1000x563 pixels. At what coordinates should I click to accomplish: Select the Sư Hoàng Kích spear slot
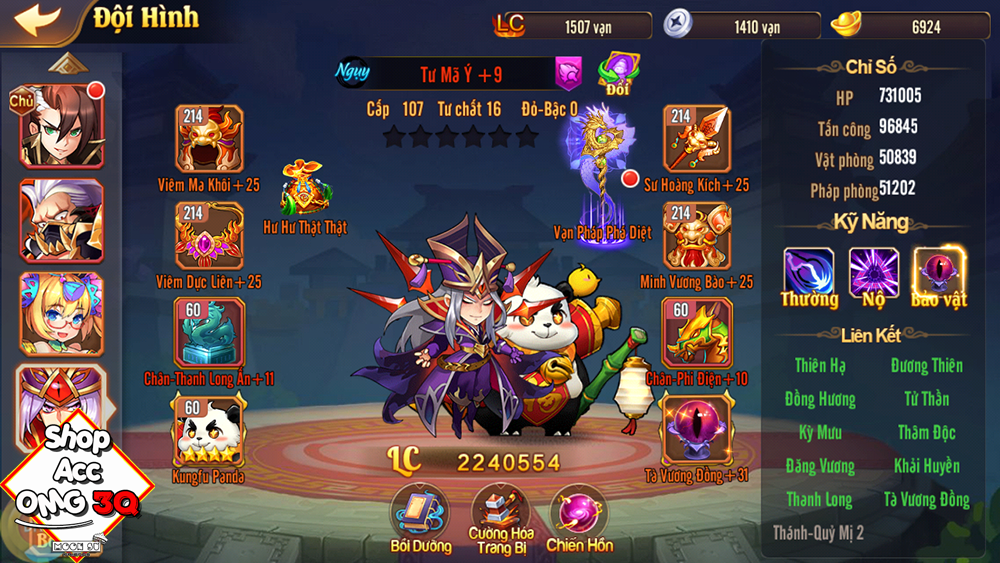[697, 139]
